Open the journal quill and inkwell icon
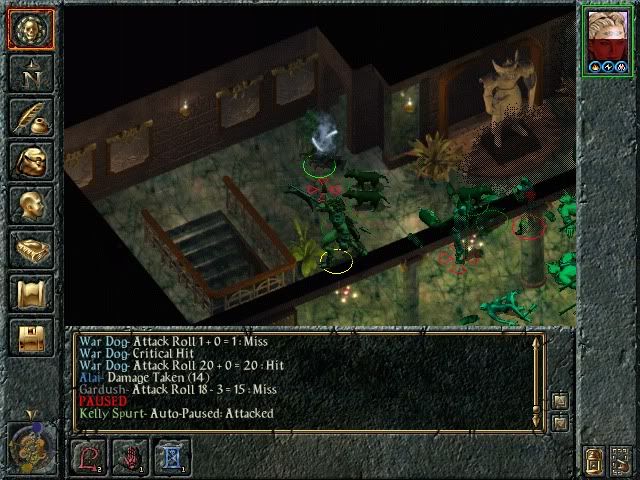This screenshot has width=640, height=480. coord(30,118)
